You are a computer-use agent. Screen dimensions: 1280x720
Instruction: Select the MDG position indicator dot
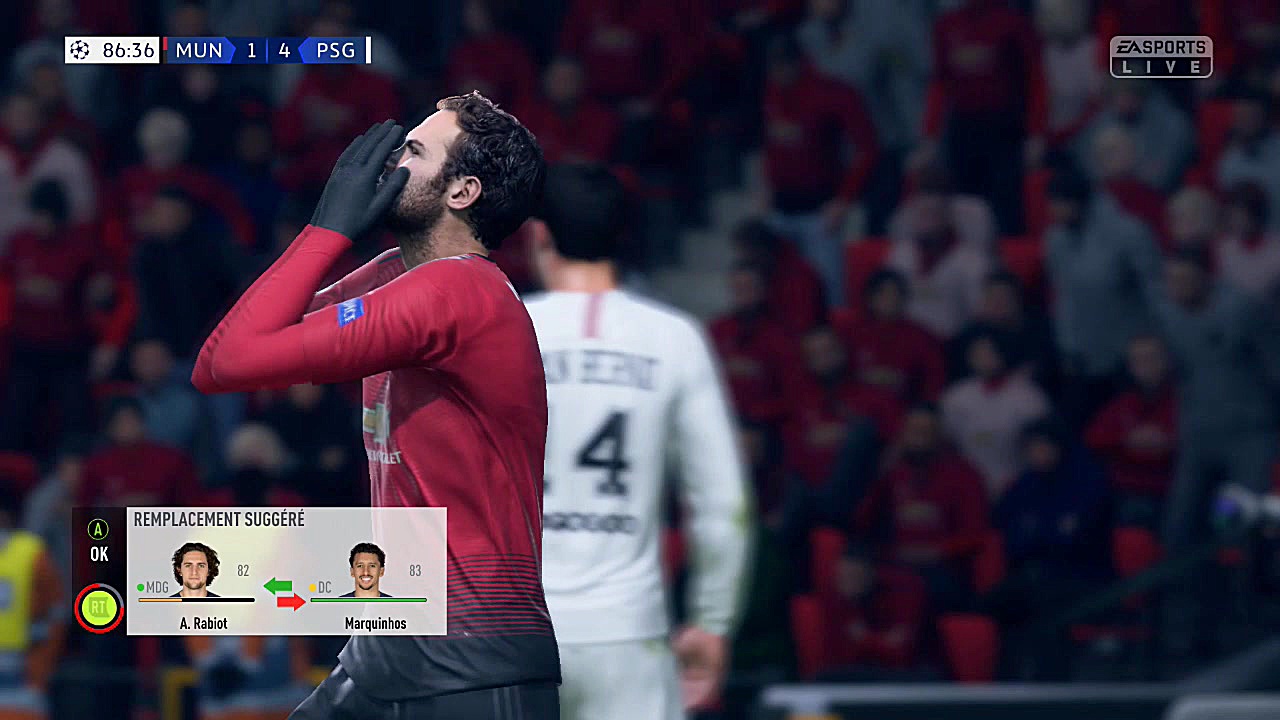[x=139, y=588]
